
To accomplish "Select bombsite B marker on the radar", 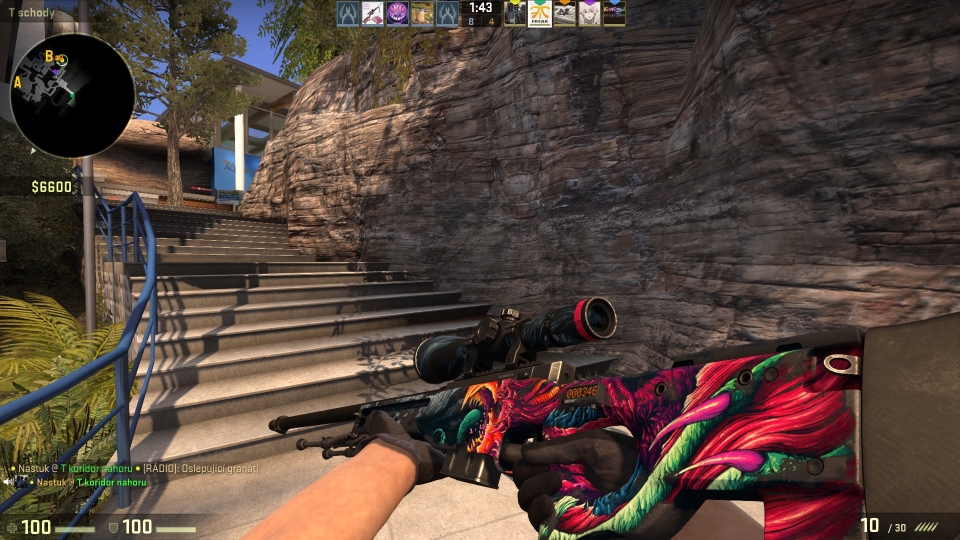I will [49, 56].
